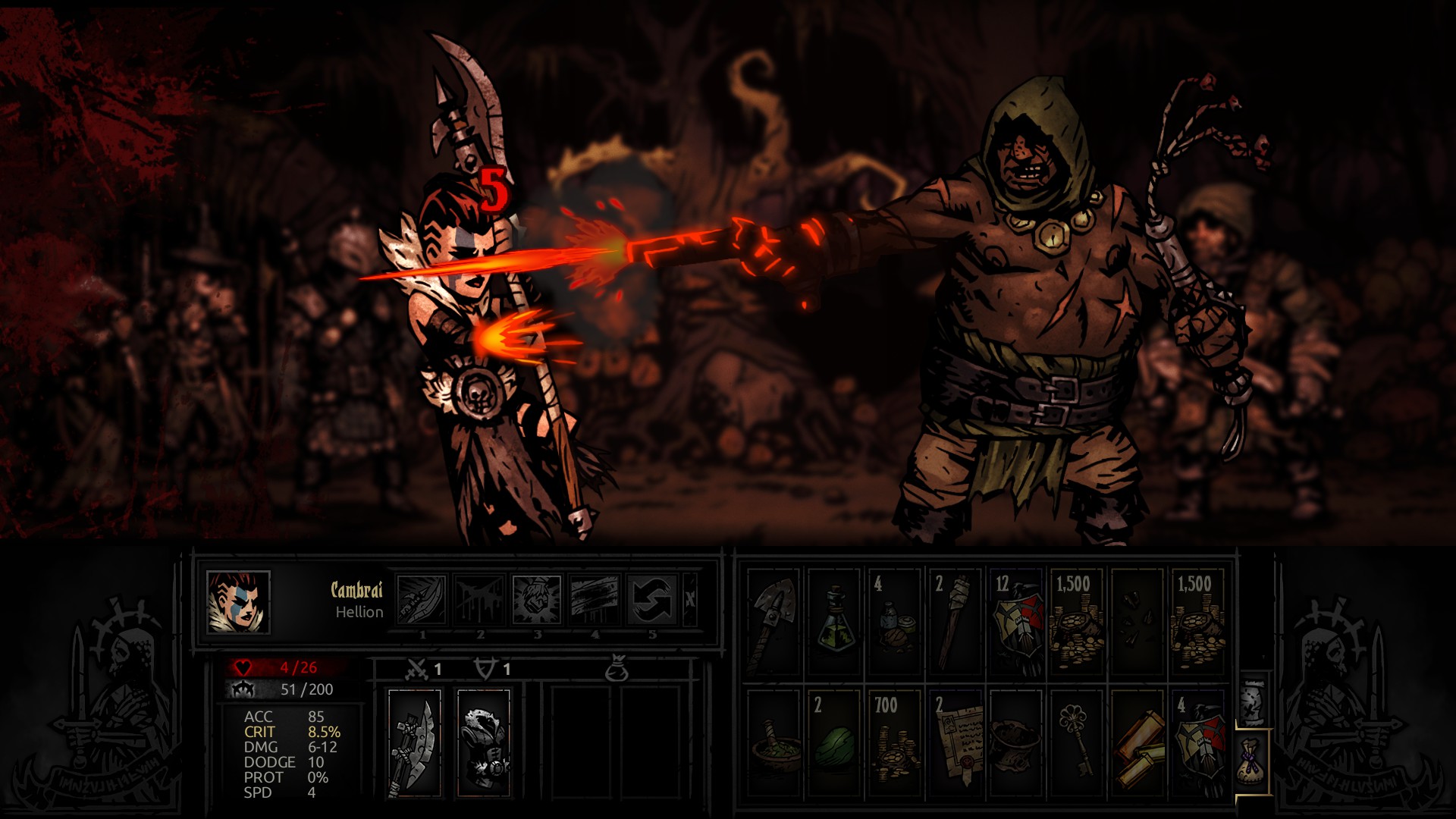
Task: Activate the clenched fist skill
Action: coord(537,600)
